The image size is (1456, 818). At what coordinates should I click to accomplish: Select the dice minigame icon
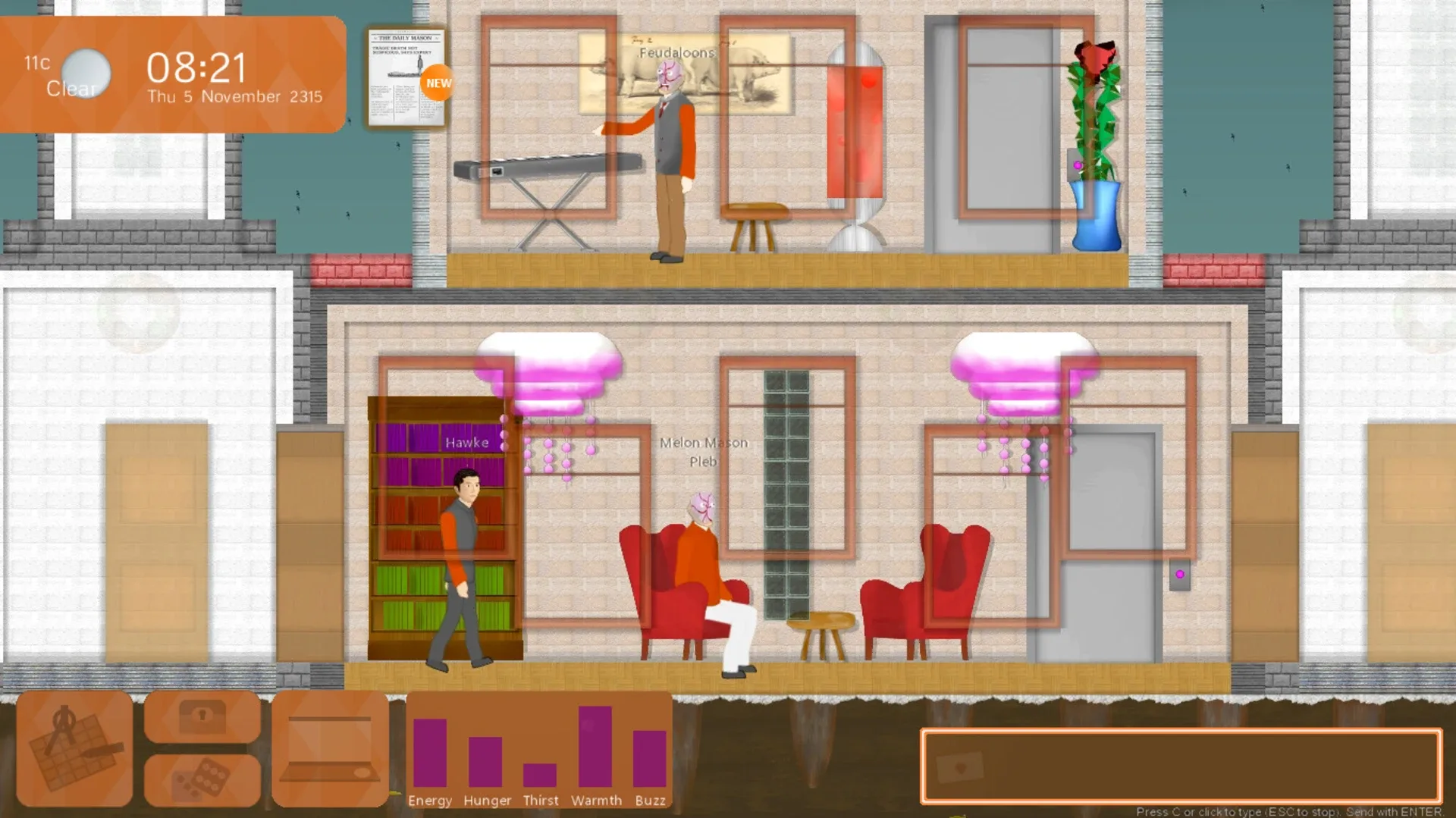203,781
